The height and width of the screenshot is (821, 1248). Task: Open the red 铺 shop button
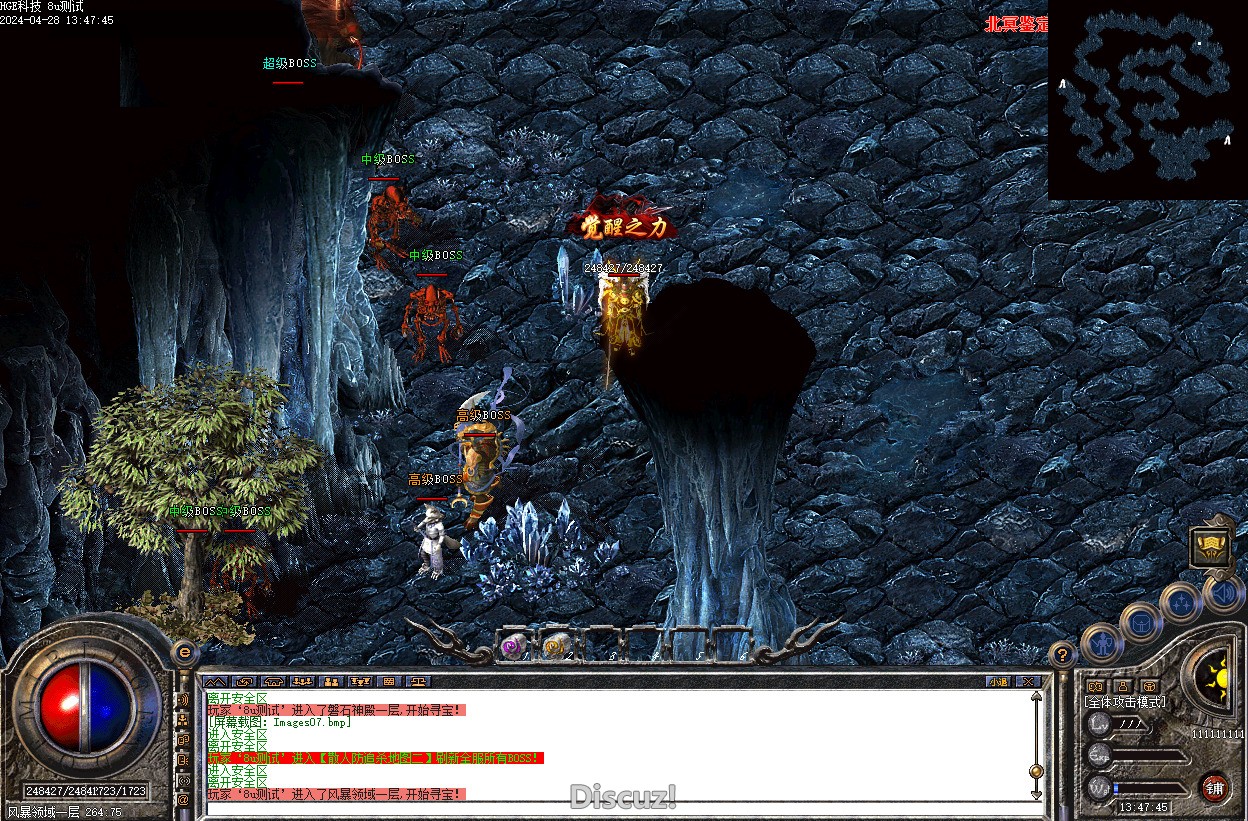point(1214,787)
